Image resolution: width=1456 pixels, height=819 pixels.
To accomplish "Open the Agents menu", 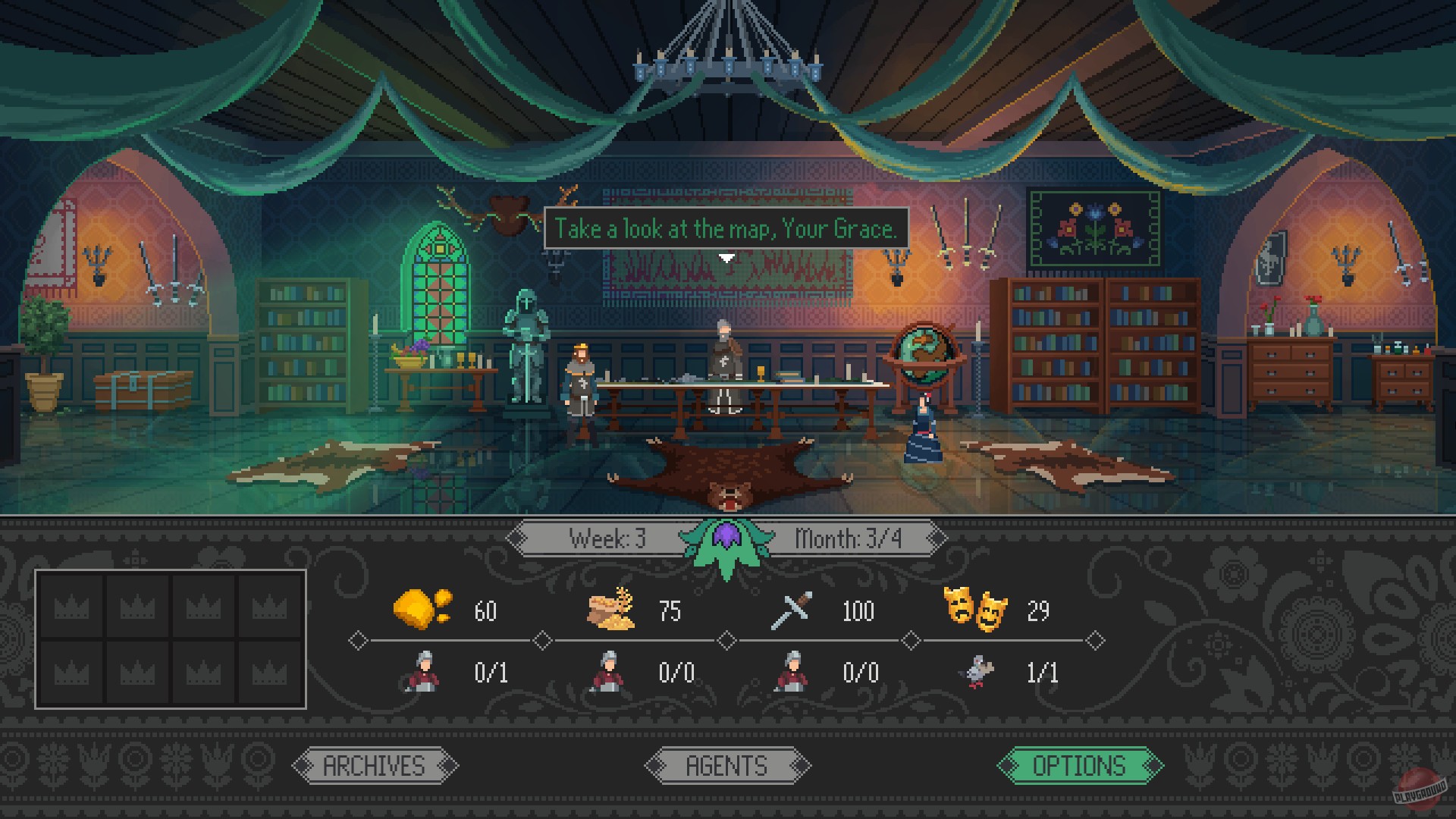I will 726,765.
